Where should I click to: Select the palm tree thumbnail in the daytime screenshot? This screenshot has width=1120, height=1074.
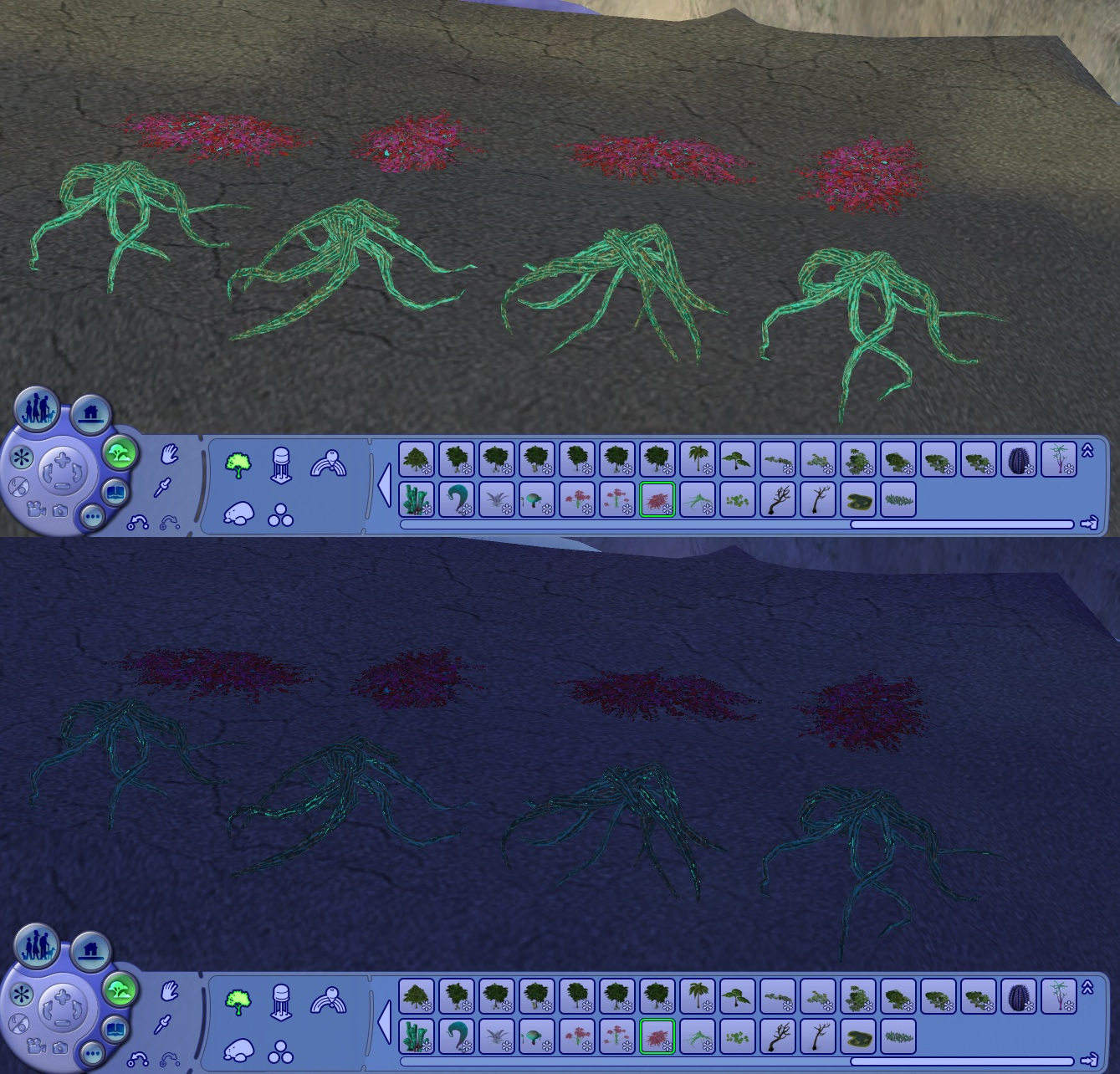click(x=697, y=459)
